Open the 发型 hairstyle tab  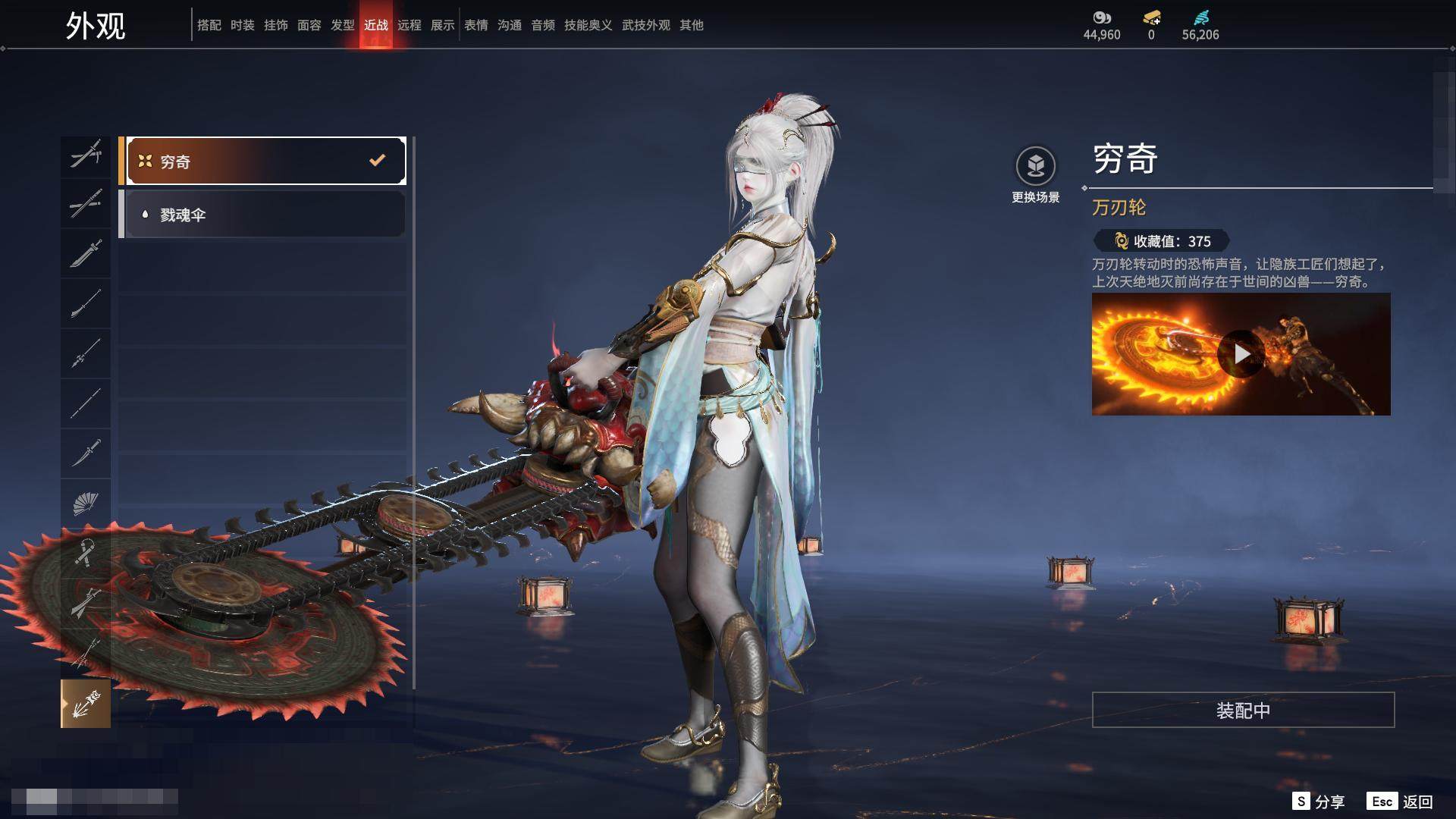tap(342, 25)
